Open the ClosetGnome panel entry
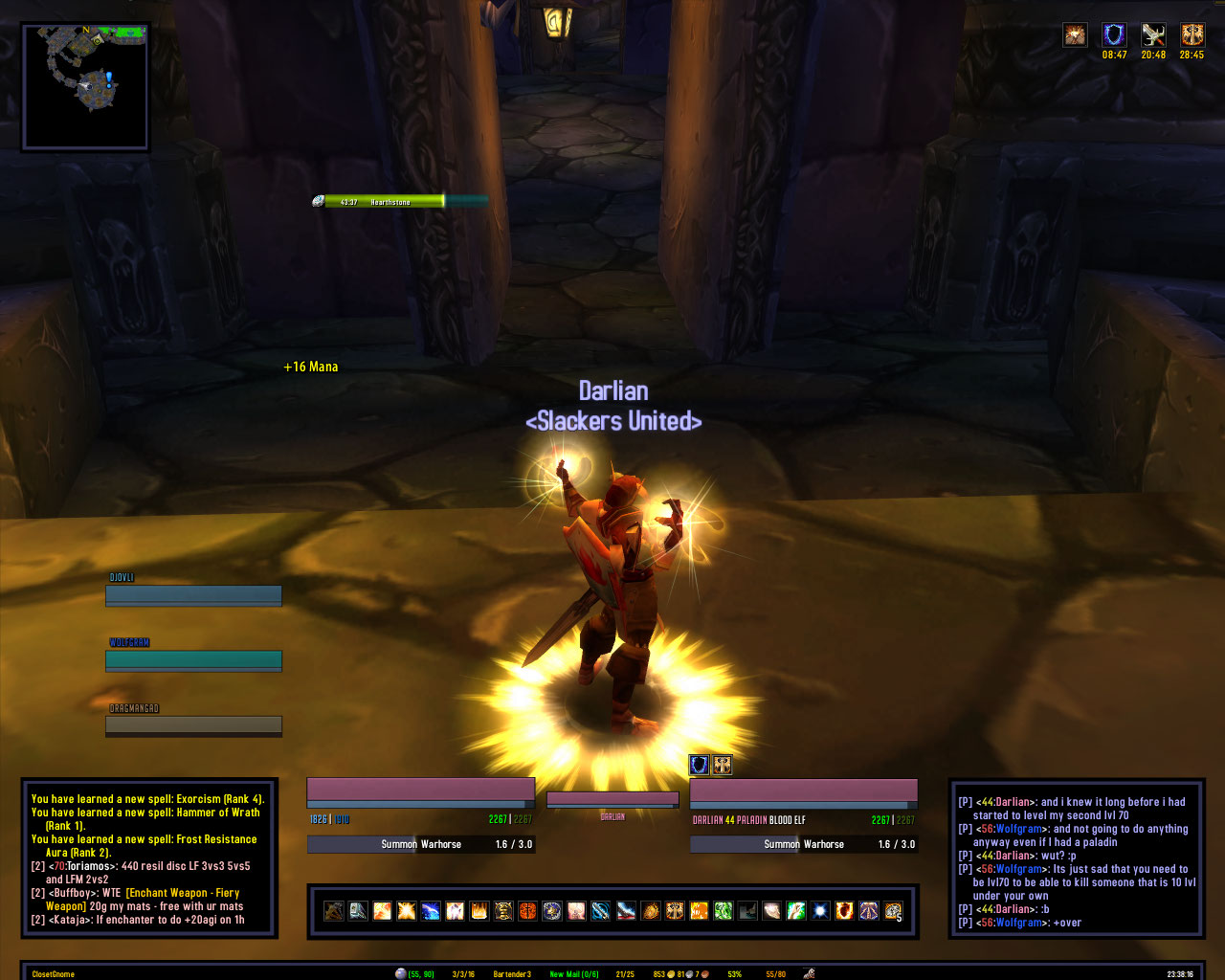 [54, 974]
